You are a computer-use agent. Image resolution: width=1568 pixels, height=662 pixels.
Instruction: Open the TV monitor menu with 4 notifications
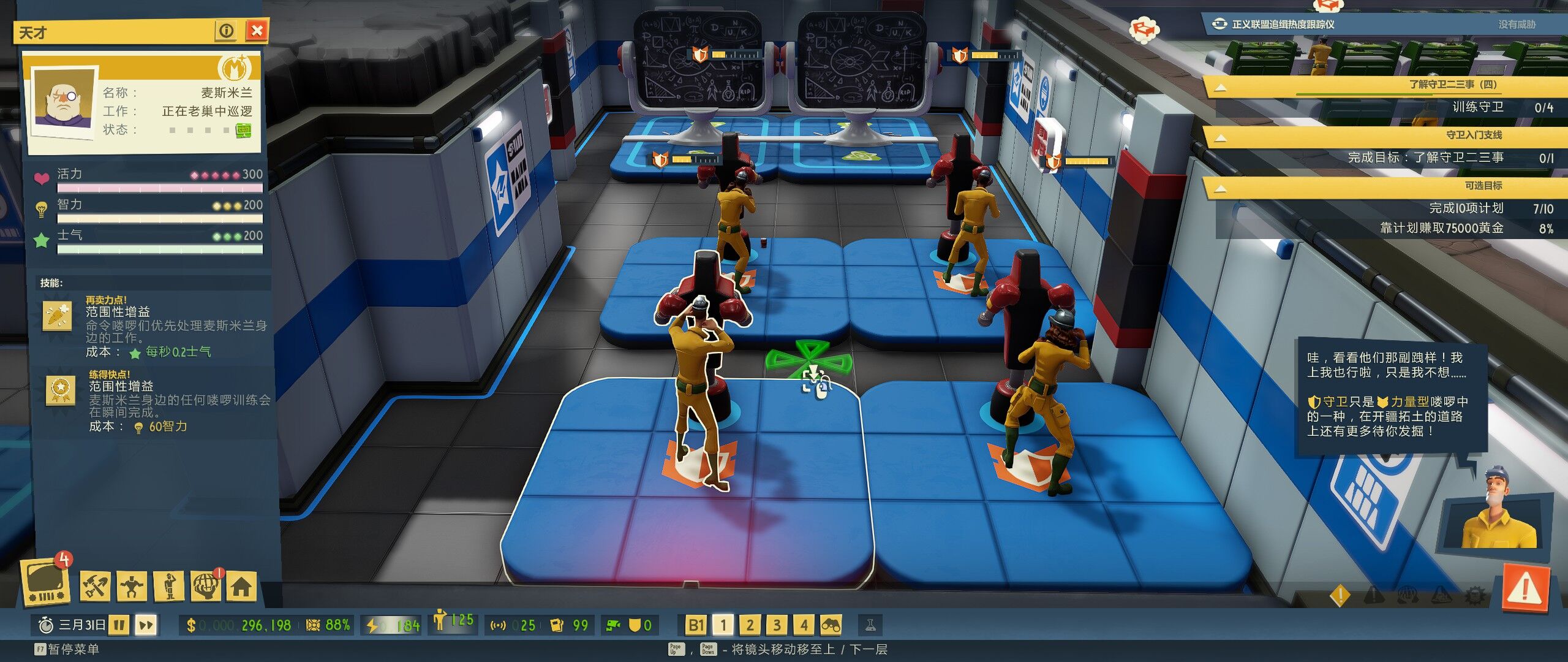tap(44, 582)
